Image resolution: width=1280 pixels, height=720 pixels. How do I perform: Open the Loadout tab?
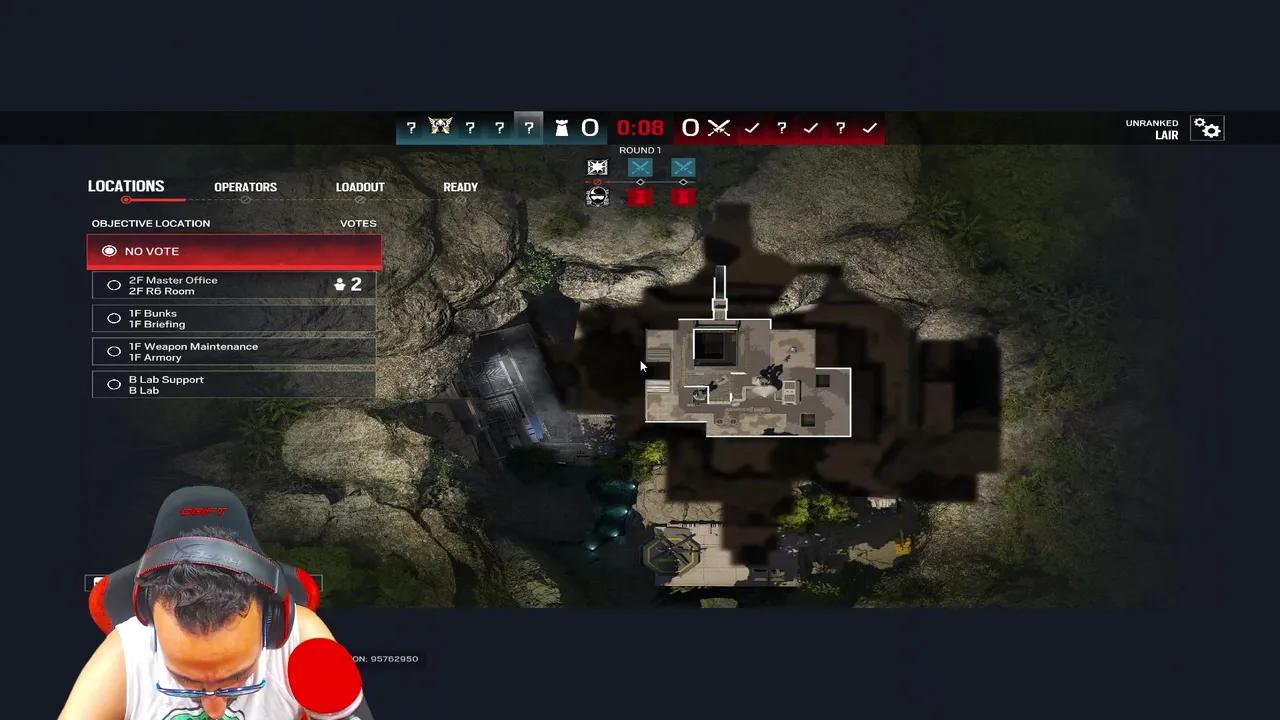[360, 187]
